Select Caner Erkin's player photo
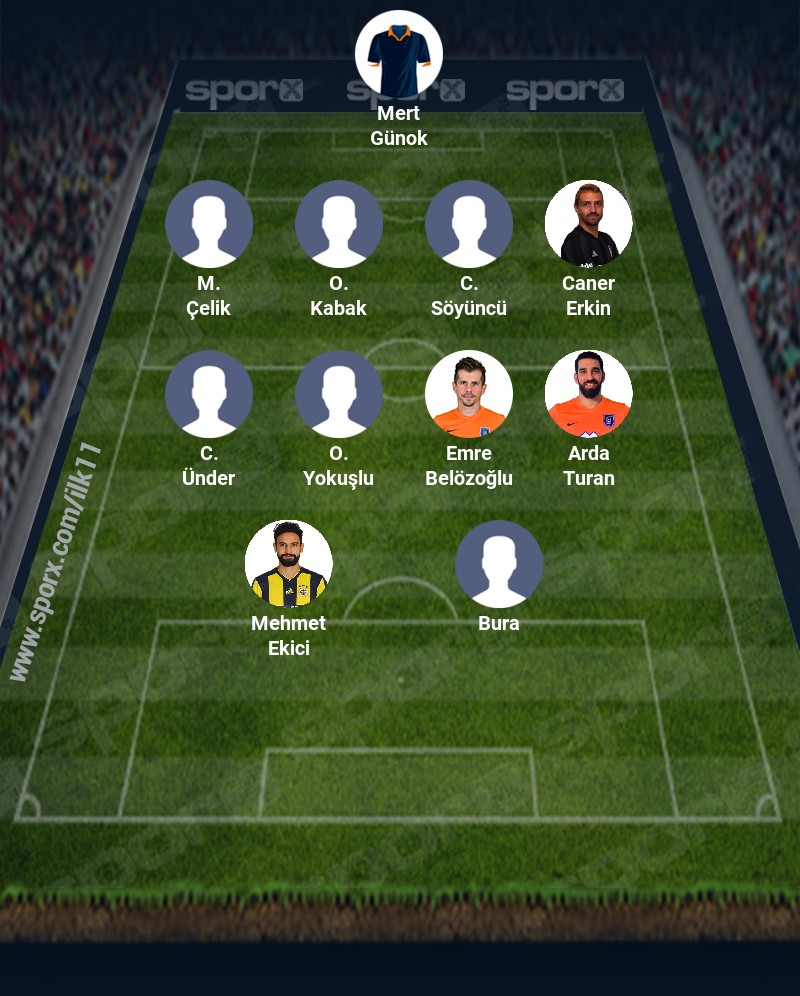The image size is (800, 996). coord(589,224)
